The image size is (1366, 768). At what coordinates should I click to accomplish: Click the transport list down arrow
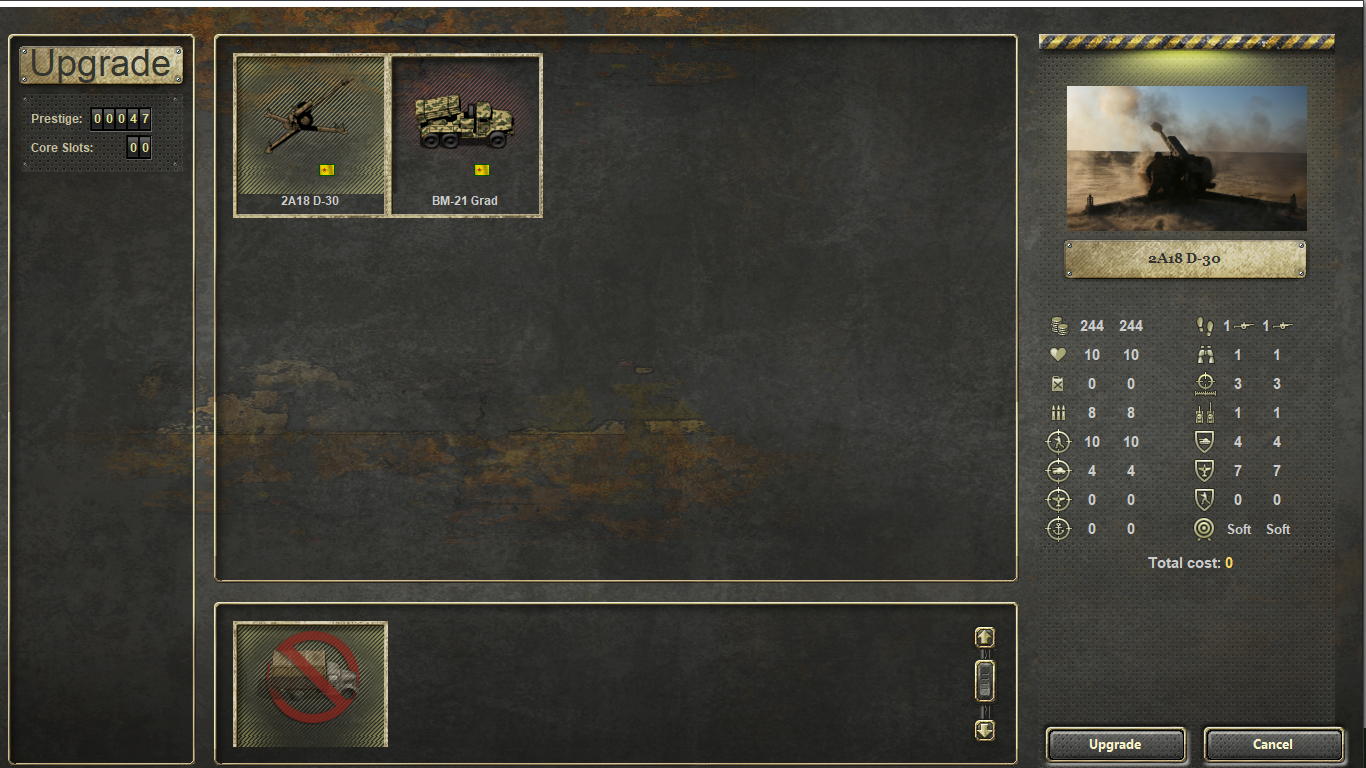click(985, 730)
